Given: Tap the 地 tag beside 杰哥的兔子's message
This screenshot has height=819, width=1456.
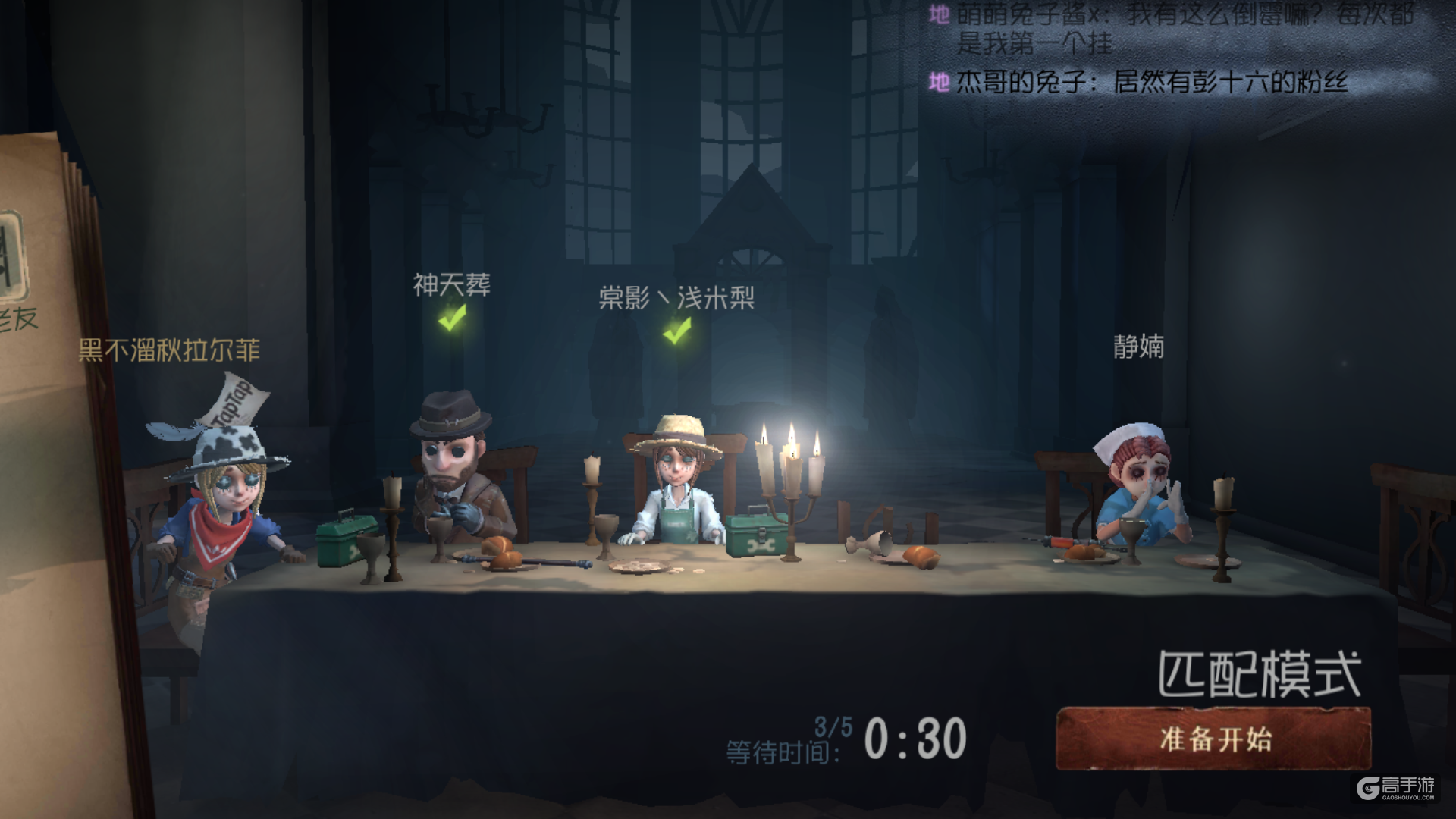Looking at the screenshot, I should (940, 83).
